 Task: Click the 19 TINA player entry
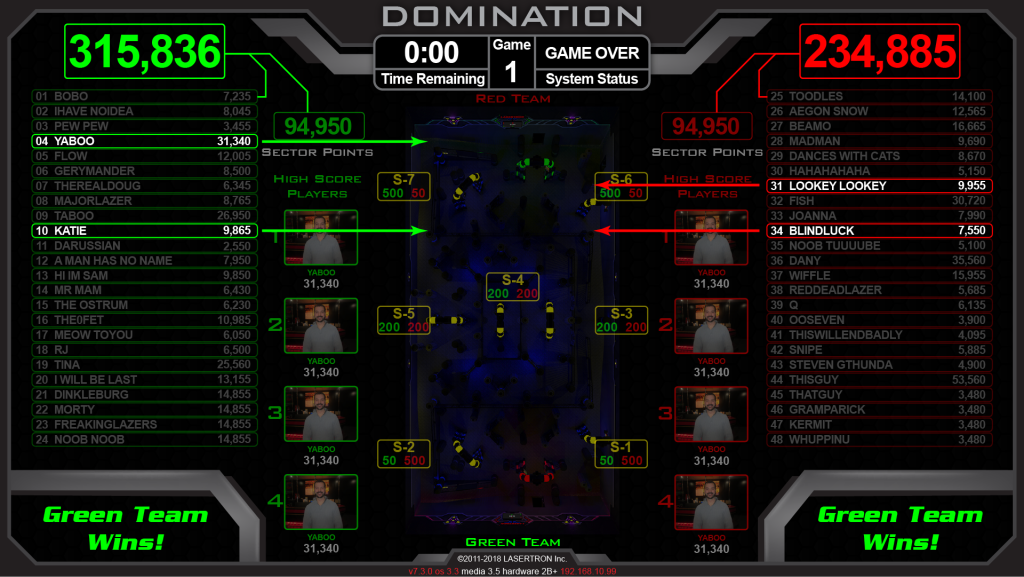point(145,364)
